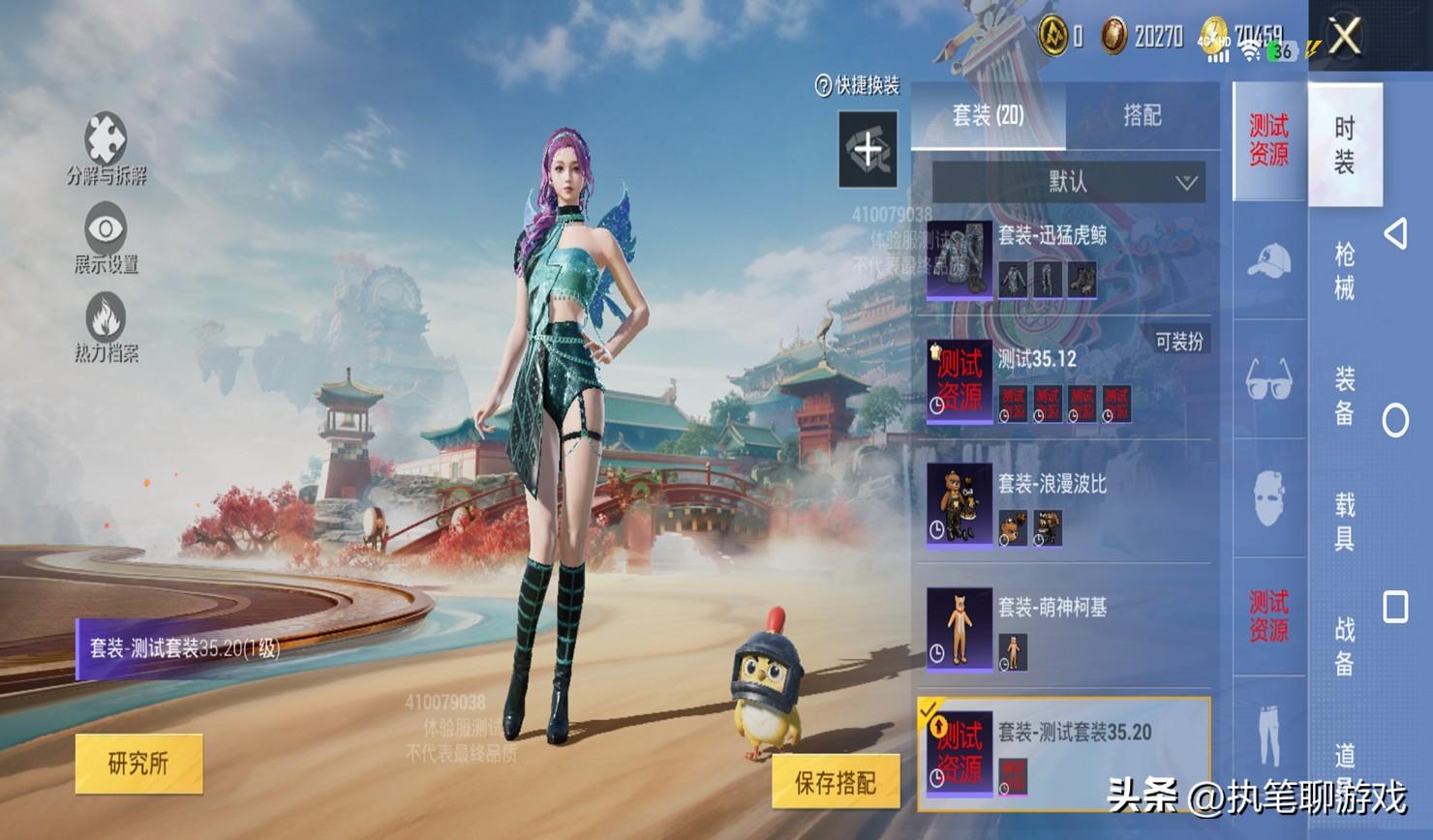Viewport: 1433px width, 840px height.
Task: Choose the 套装-浪漫波比 outfit
Action: click(x=1065, y=505)
